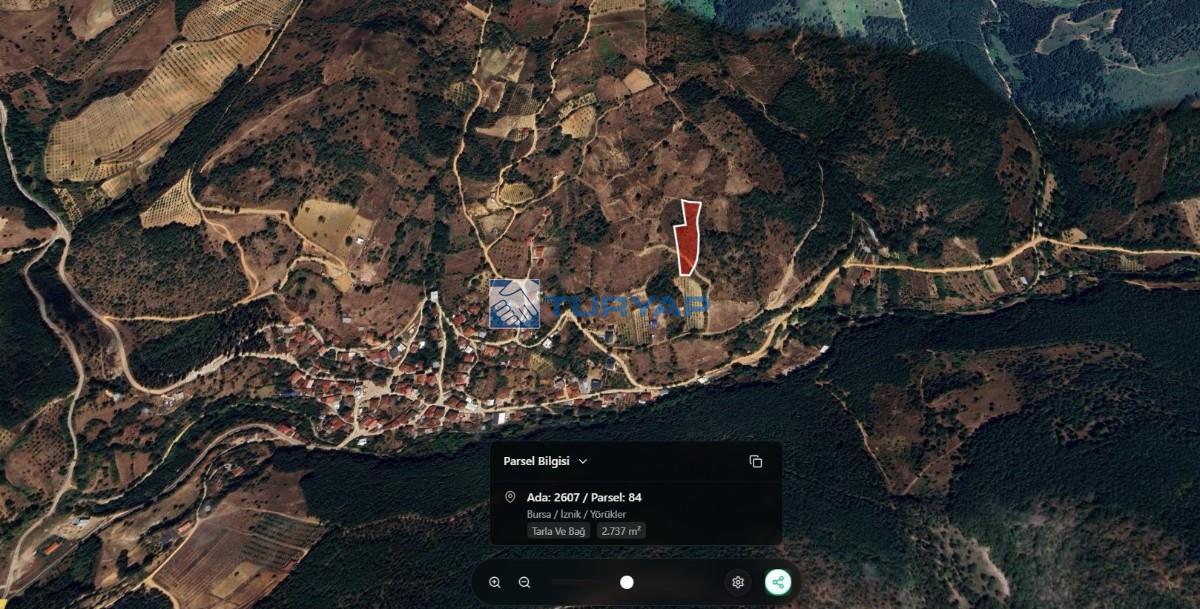Click the zoom slider handle

(627, 582)
